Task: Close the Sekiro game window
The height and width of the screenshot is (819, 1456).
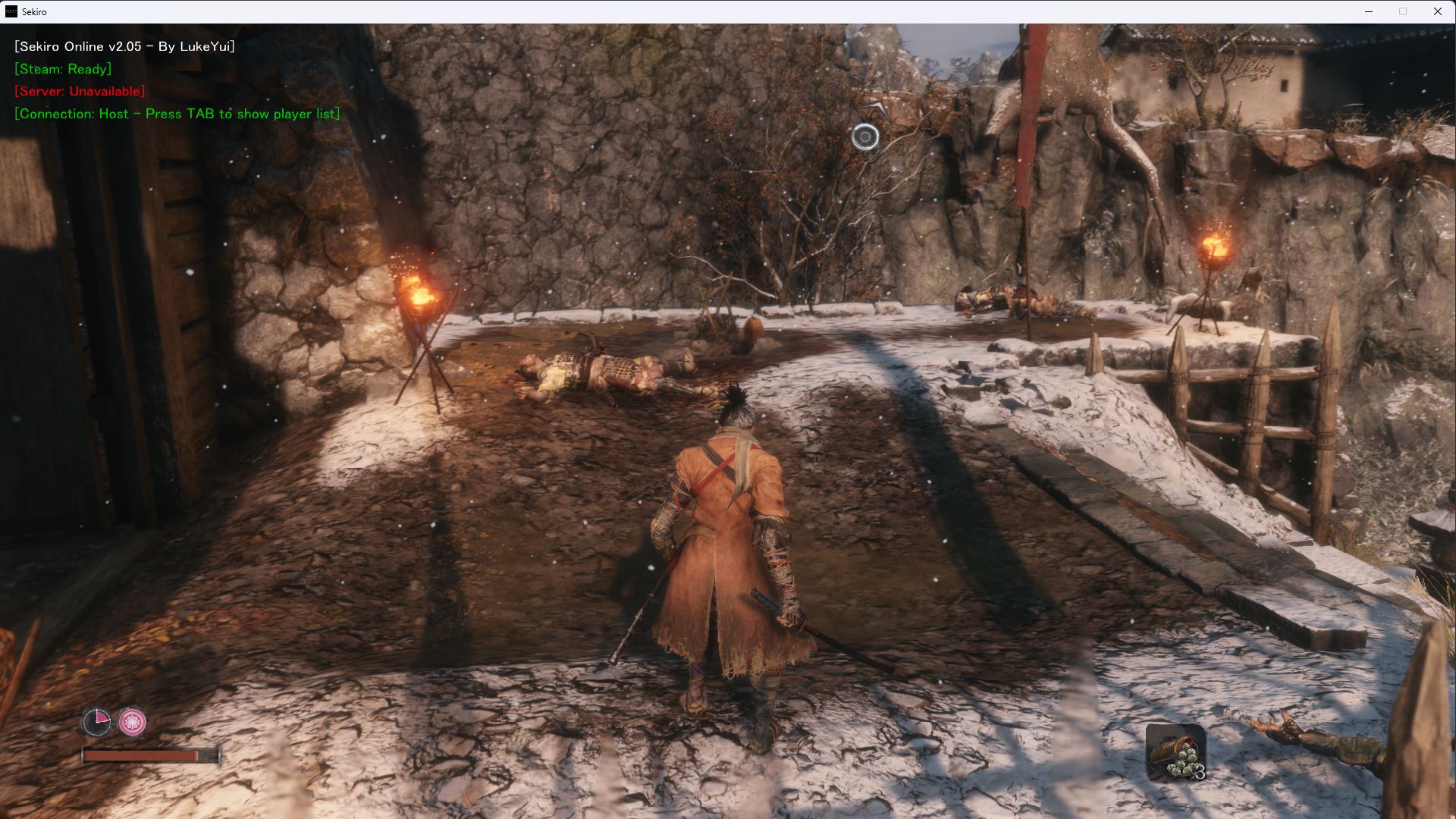Action: [1437, 11]
